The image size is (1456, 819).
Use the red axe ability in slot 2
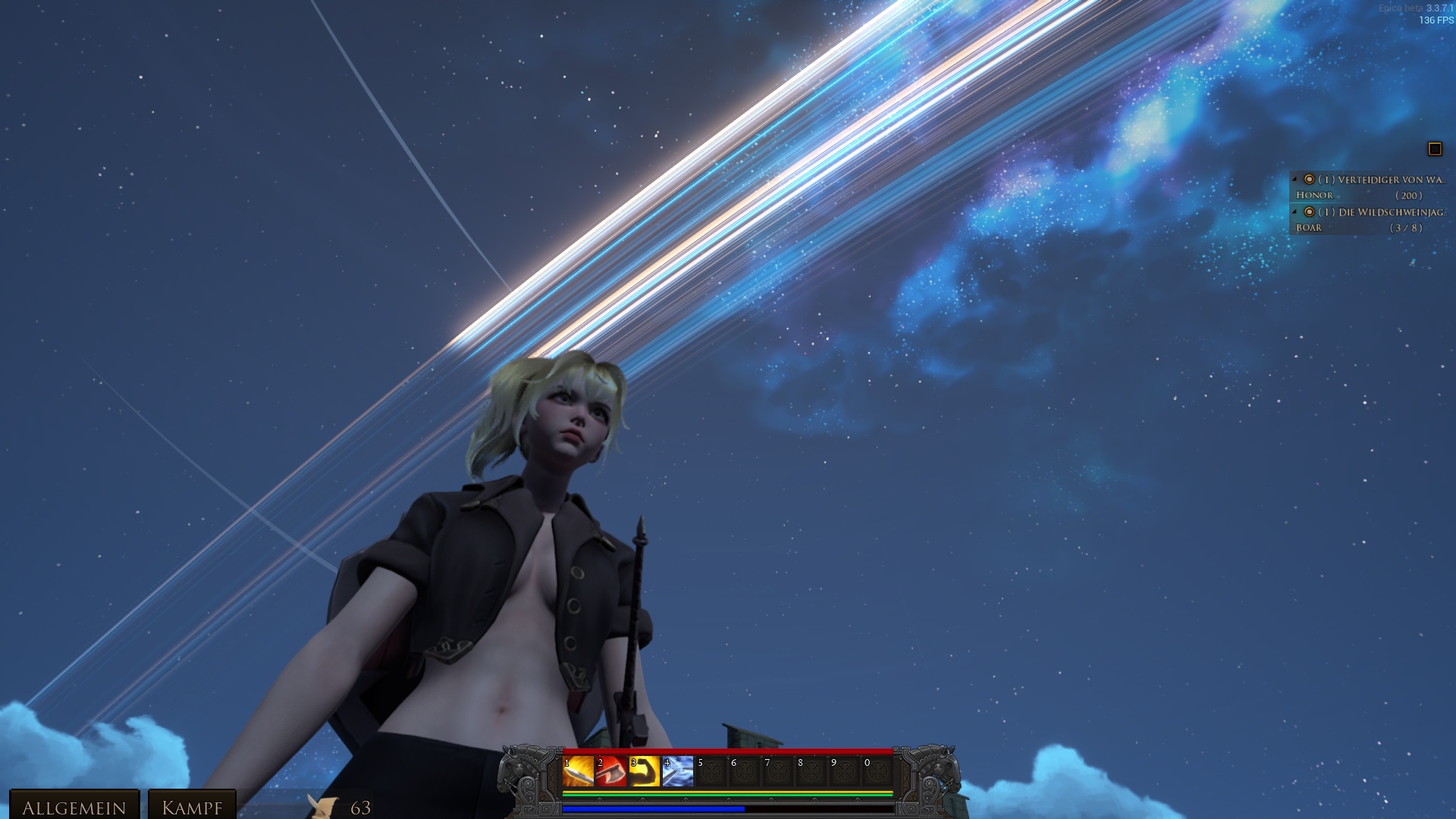(611, 771)
